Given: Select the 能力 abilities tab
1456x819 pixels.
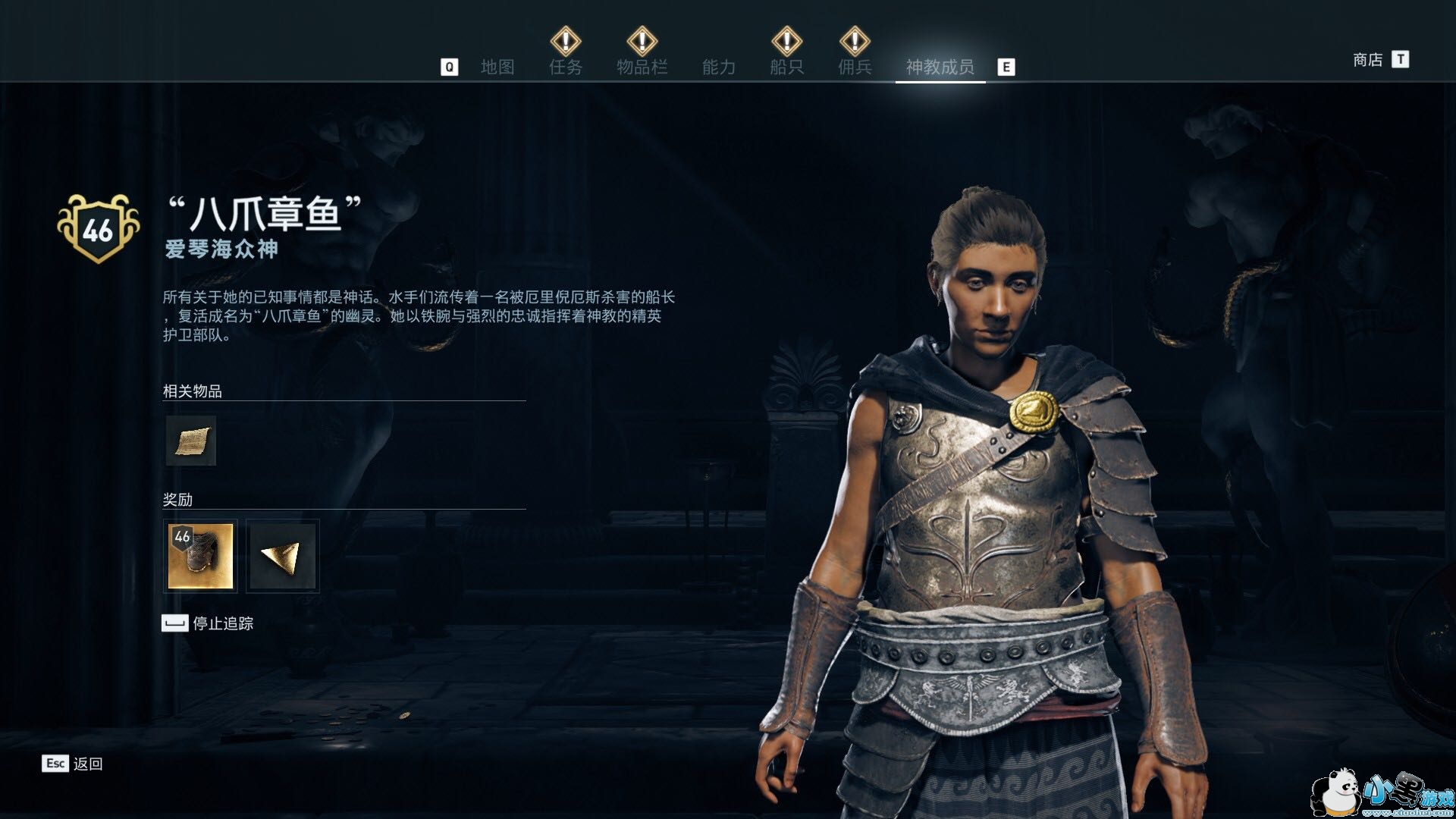Looking at the screenshot, I should coord(718,67).
